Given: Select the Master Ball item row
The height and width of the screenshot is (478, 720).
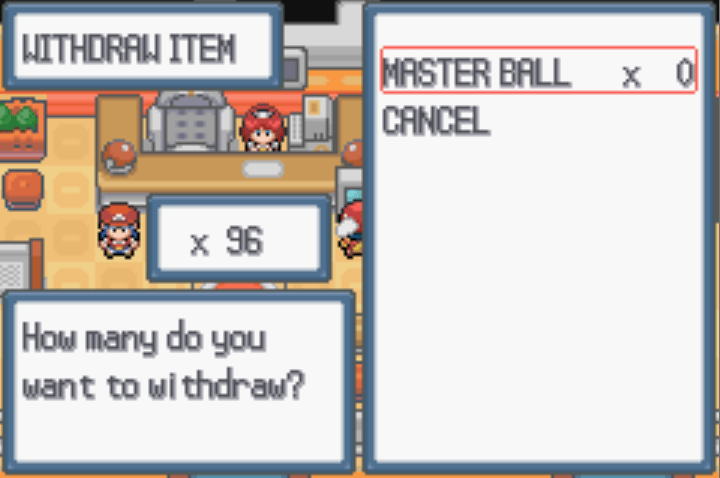Looking at the screenshot, I should 538,73.
